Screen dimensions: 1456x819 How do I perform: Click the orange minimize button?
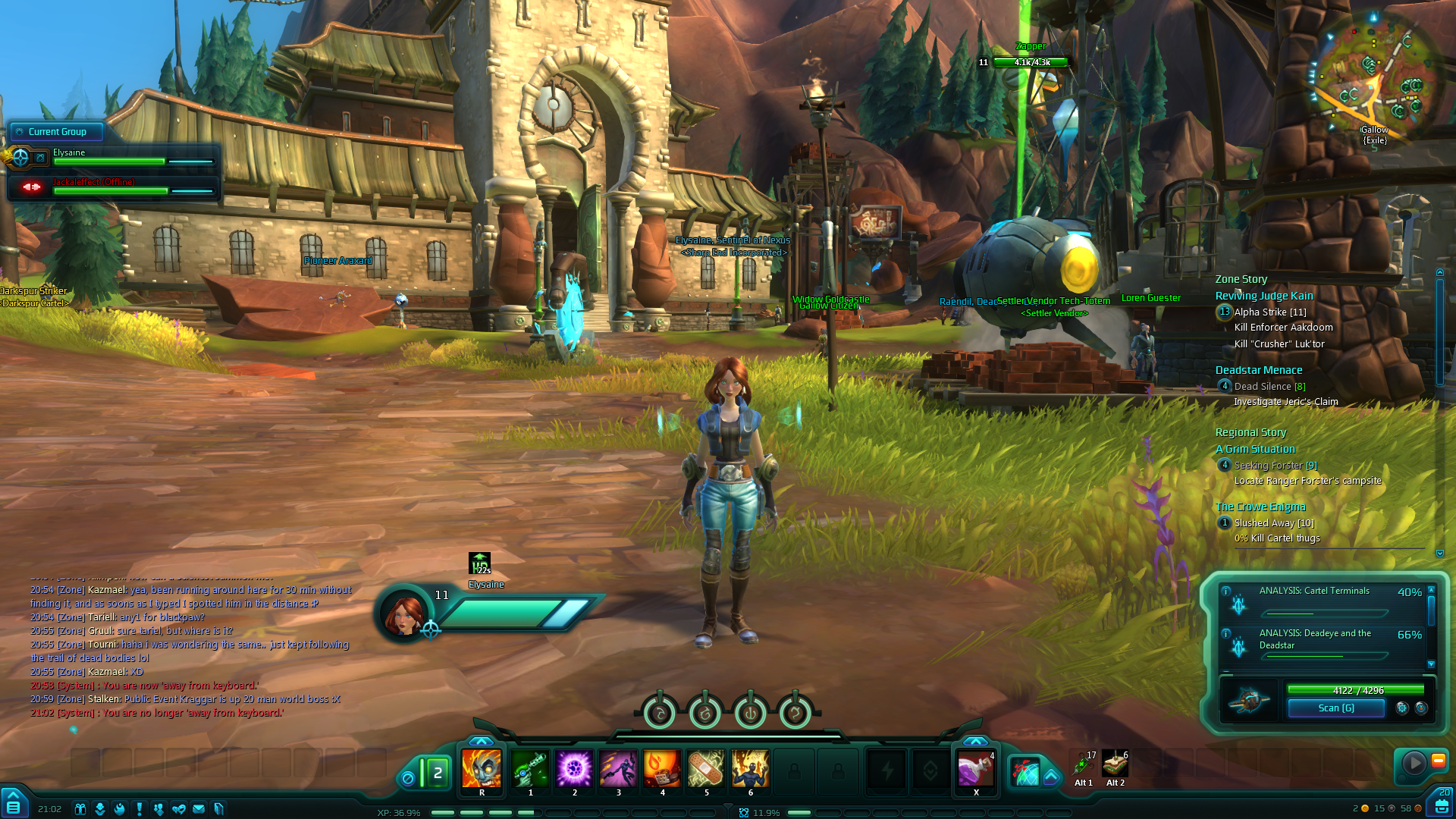click(x=1438, y=761)
